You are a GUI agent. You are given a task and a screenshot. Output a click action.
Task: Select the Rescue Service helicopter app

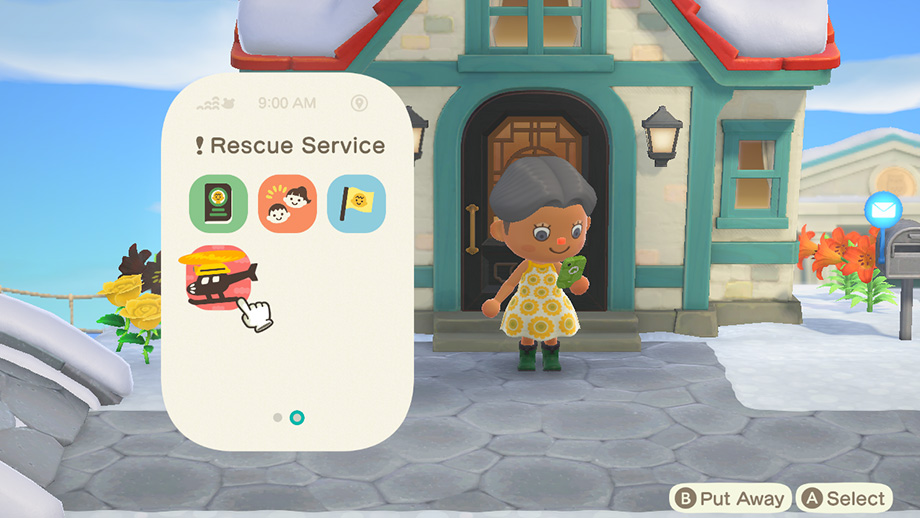pyautogui.click(x=218, y=277)
